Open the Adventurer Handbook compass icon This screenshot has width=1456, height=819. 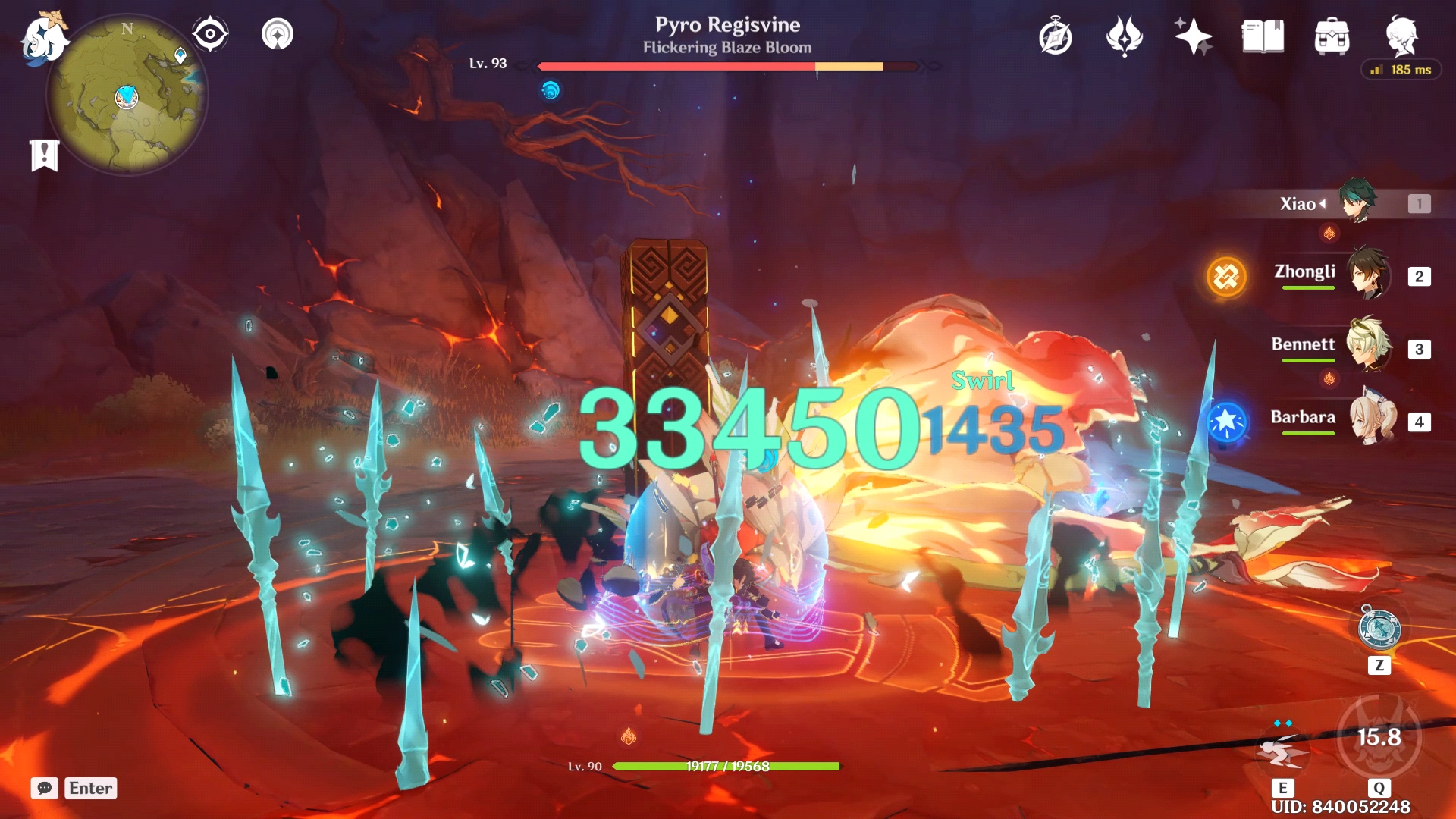pyautogui.click(x=1054, y=36)
